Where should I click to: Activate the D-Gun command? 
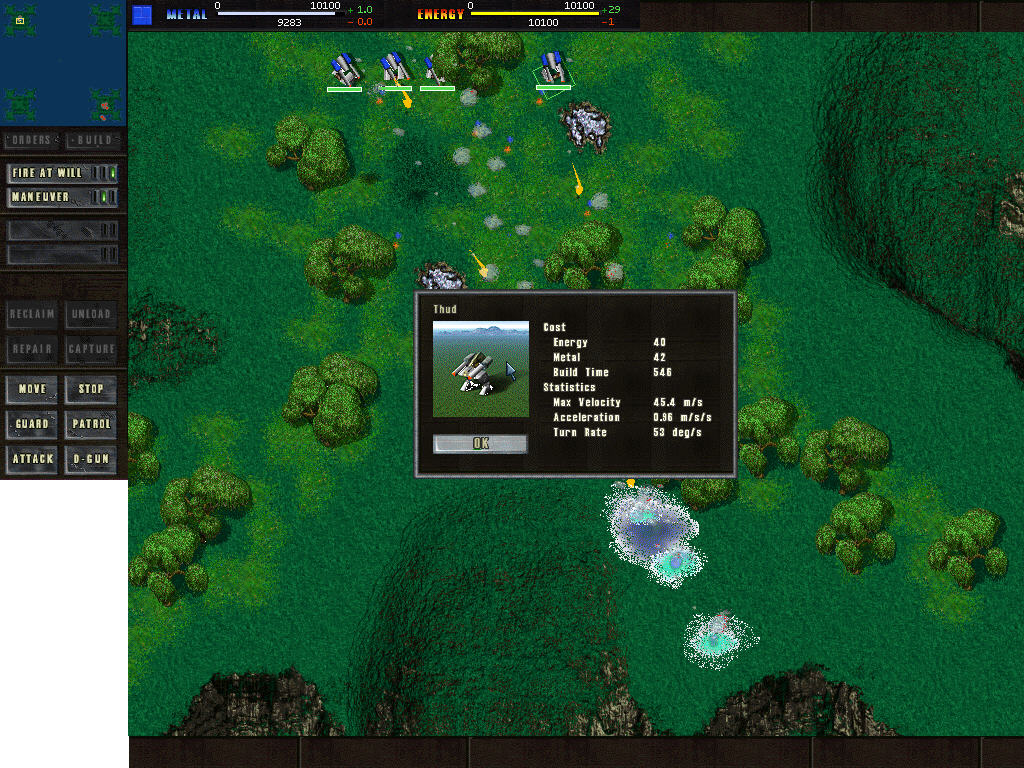point(91,459)
